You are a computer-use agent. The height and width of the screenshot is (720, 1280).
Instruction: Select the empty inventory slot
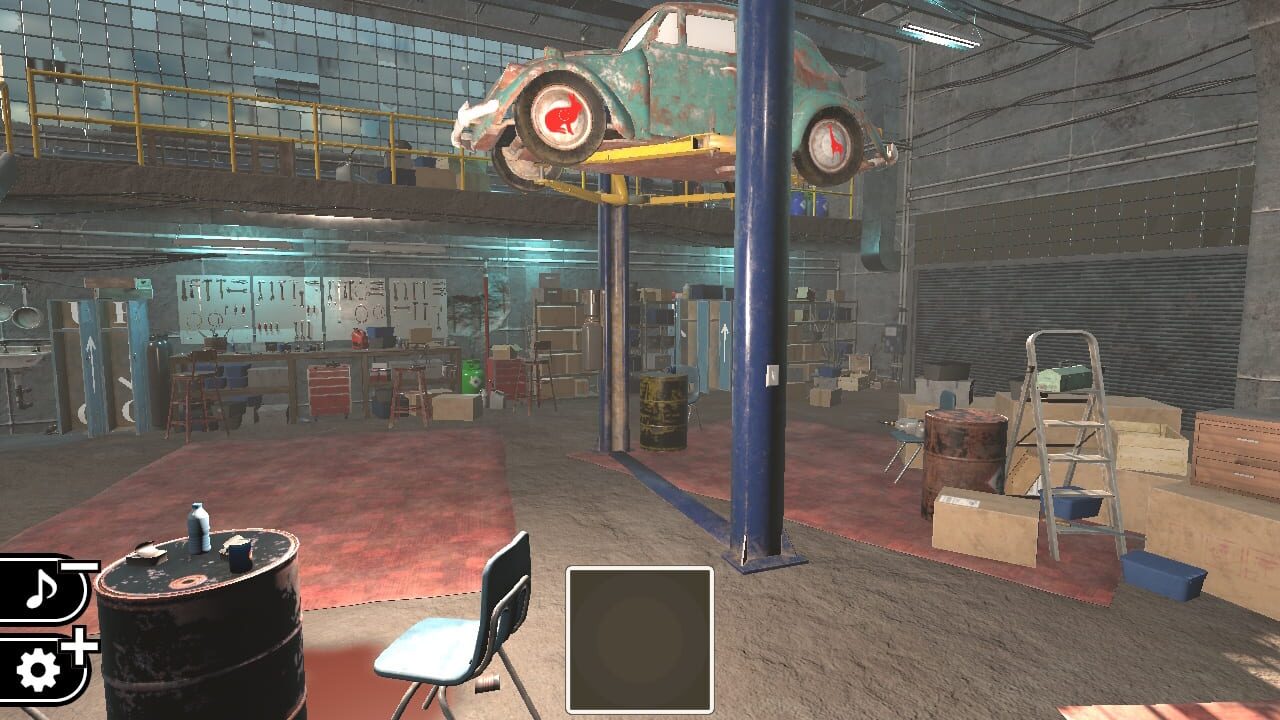pyautogui.click(x=640, y=640)
